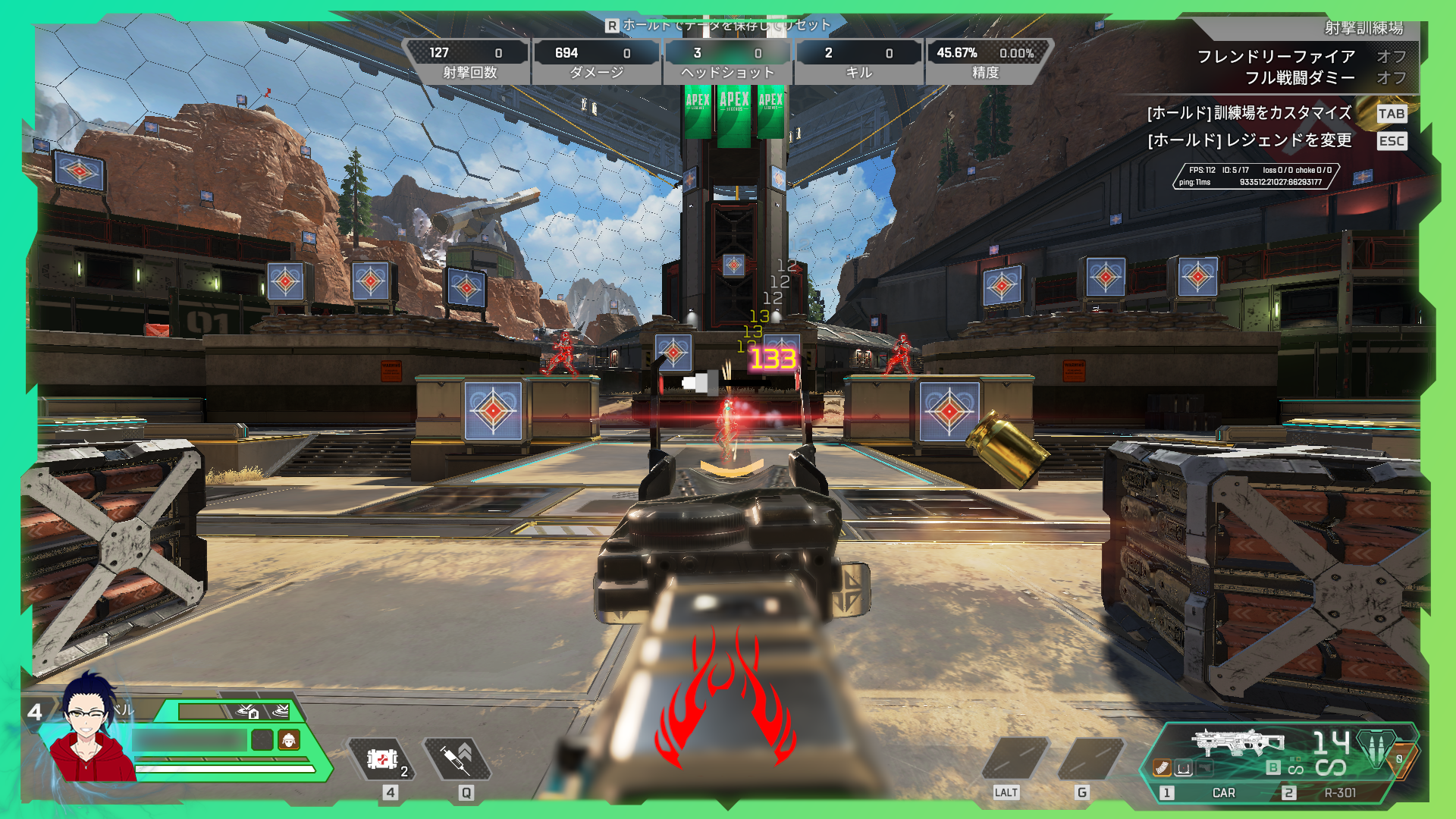This screenshot has height=819, width=1456.
Task: Click the CAR weapon image
Action: pos(1236,742)
